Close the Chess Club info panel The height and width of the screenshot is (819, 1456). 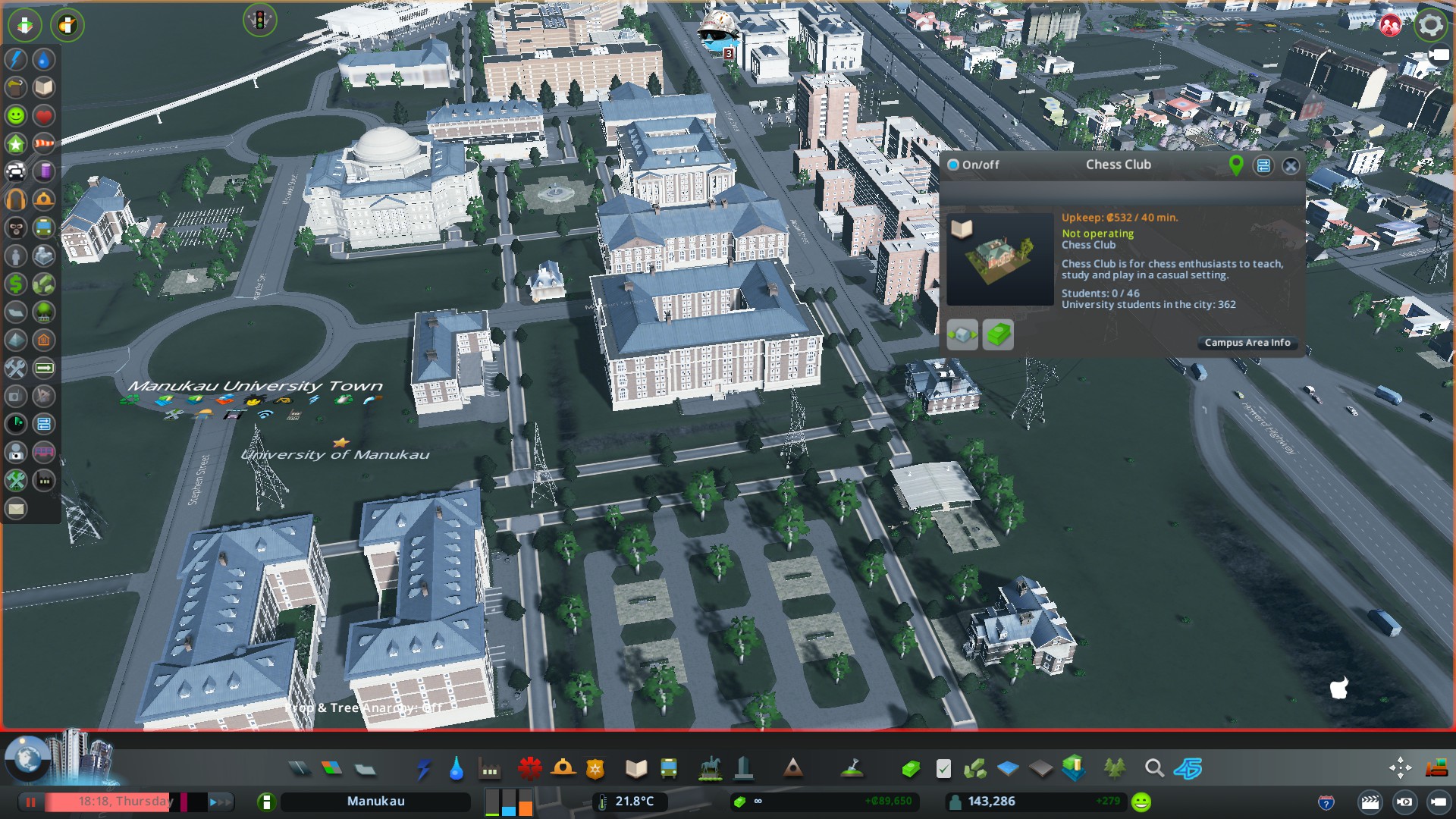click(1291, 166)
